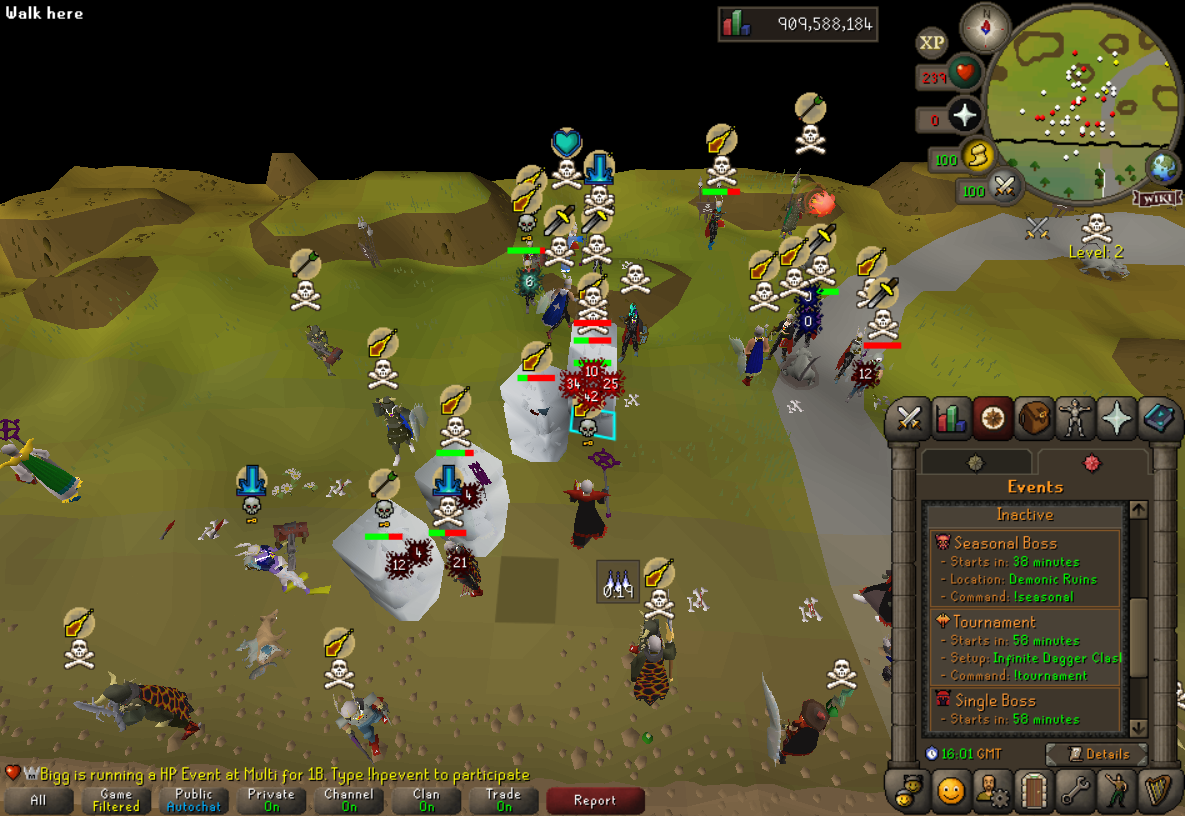The height and width of the screenshot is (816, 1185).
Task: Click the Wiki banner button
Action: (1156, 199)
